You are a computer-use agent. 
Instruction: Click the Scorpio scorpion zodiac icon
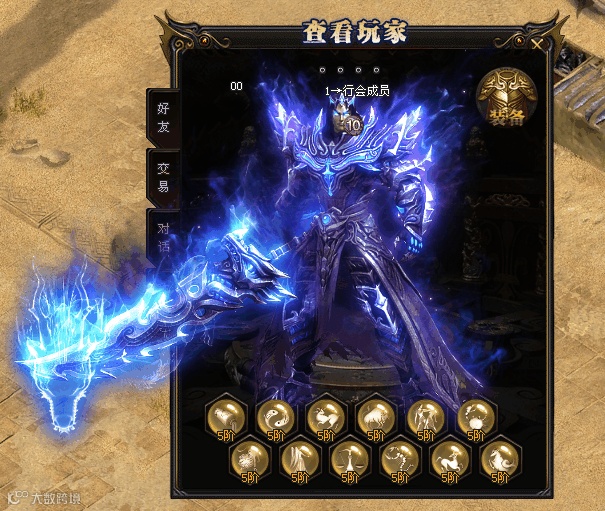pos(399,460)
